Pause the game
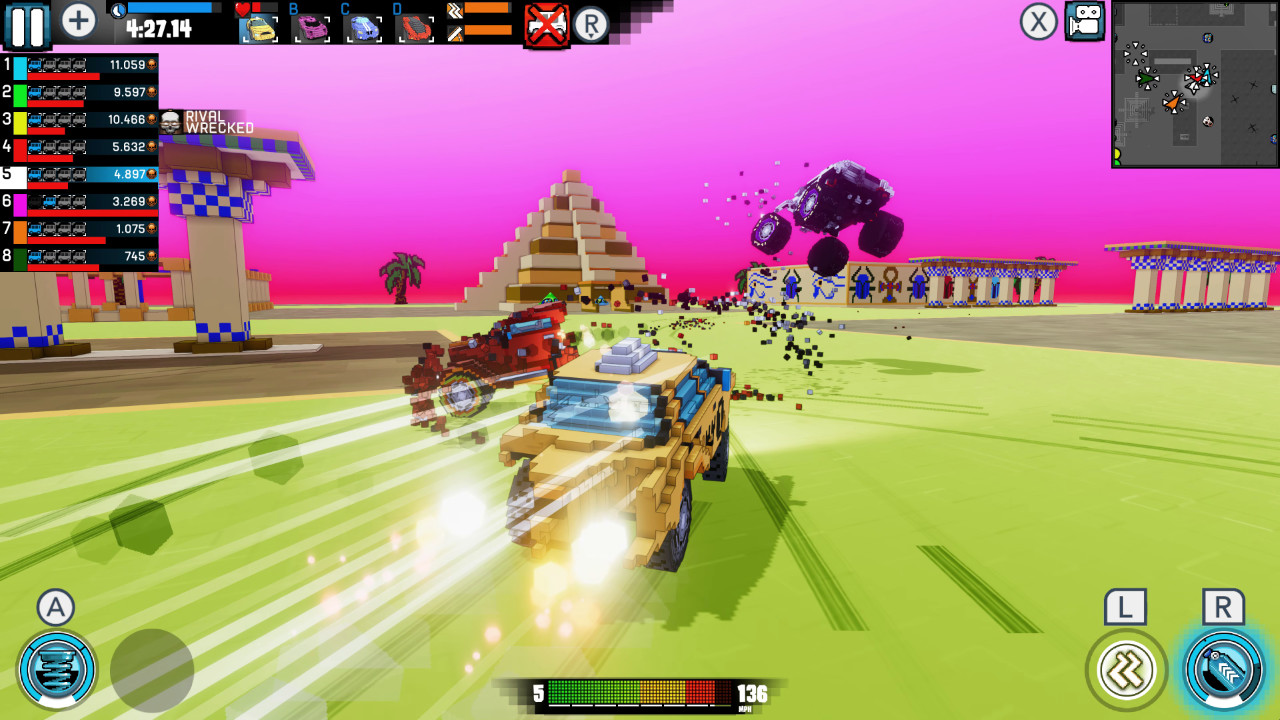Image resolution: width=1280 pixels, height=720 pixels. pos(27,22)
